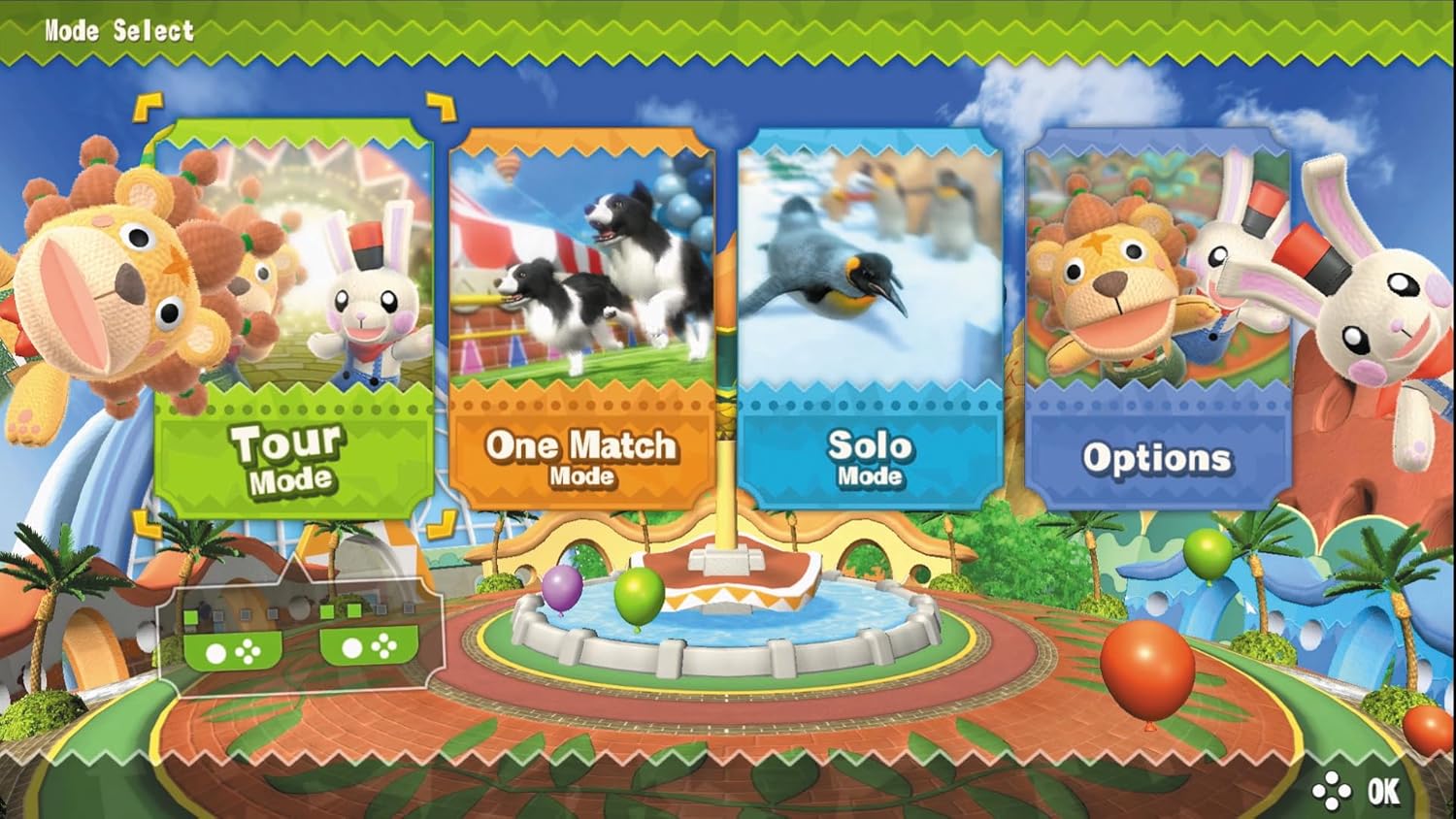Image resolution: width=1456 pixels, height=819 pixels.
Task: Click the controller buttons icon beside OK
Action: pyautogui.click(x=1333, y=792)
